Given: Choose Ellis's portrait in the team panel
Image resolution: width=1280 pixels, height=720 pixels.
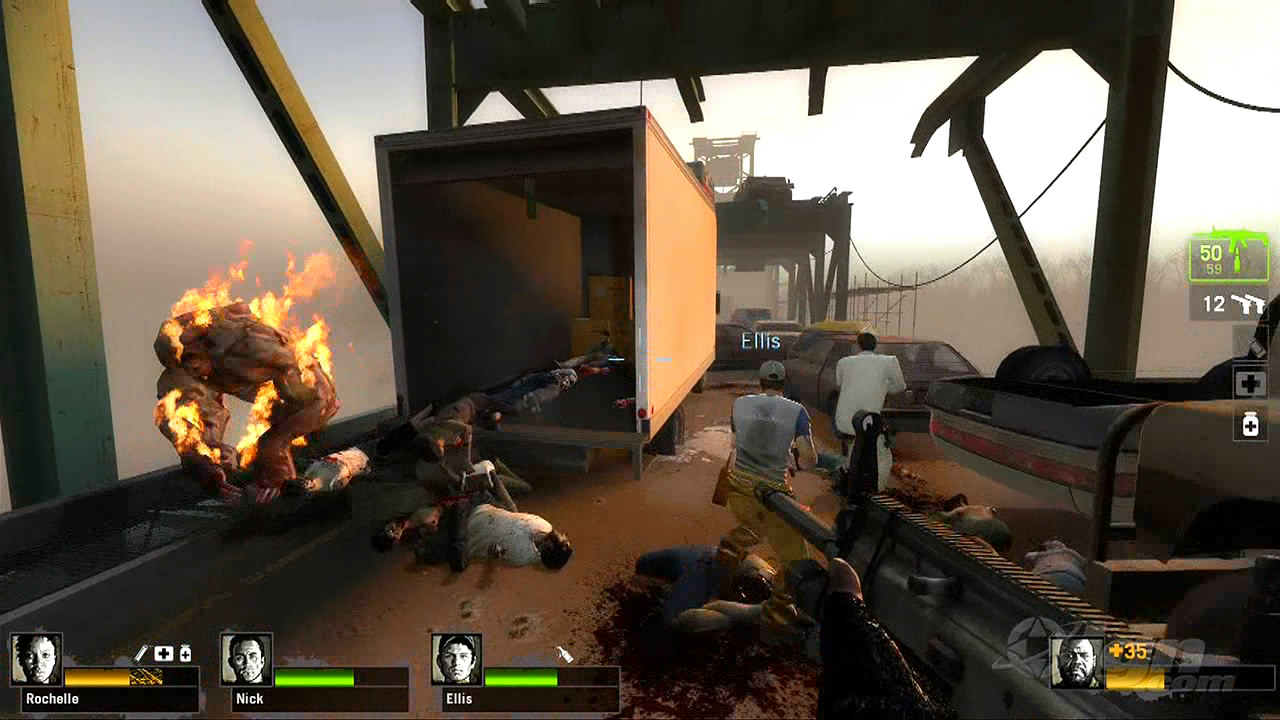Looking at the screenshot, I should tap(456, 659).
